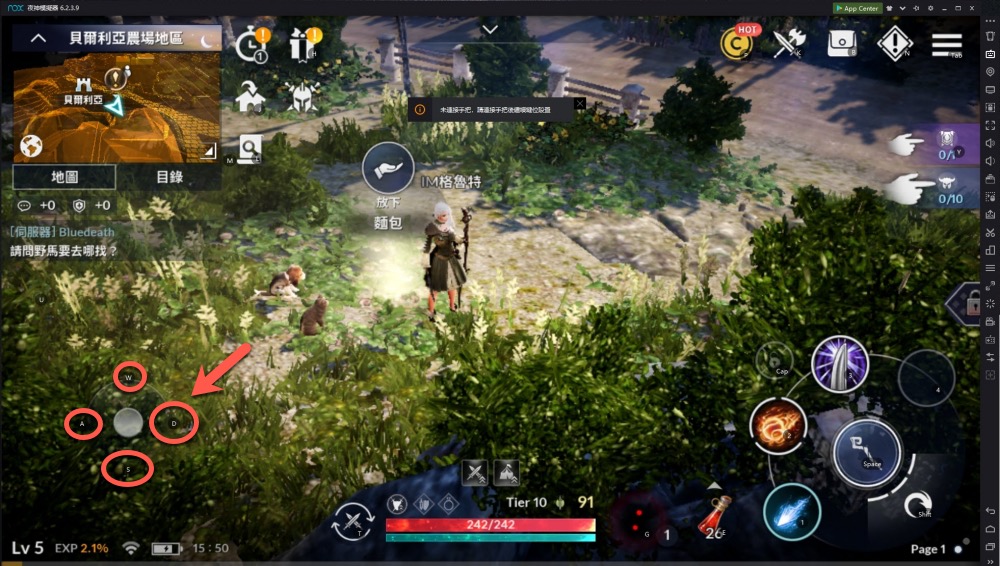Open the bag inventory icon
Image resolution: width=1000 pixels, height=566 pixels.
(x=843, y=43)
